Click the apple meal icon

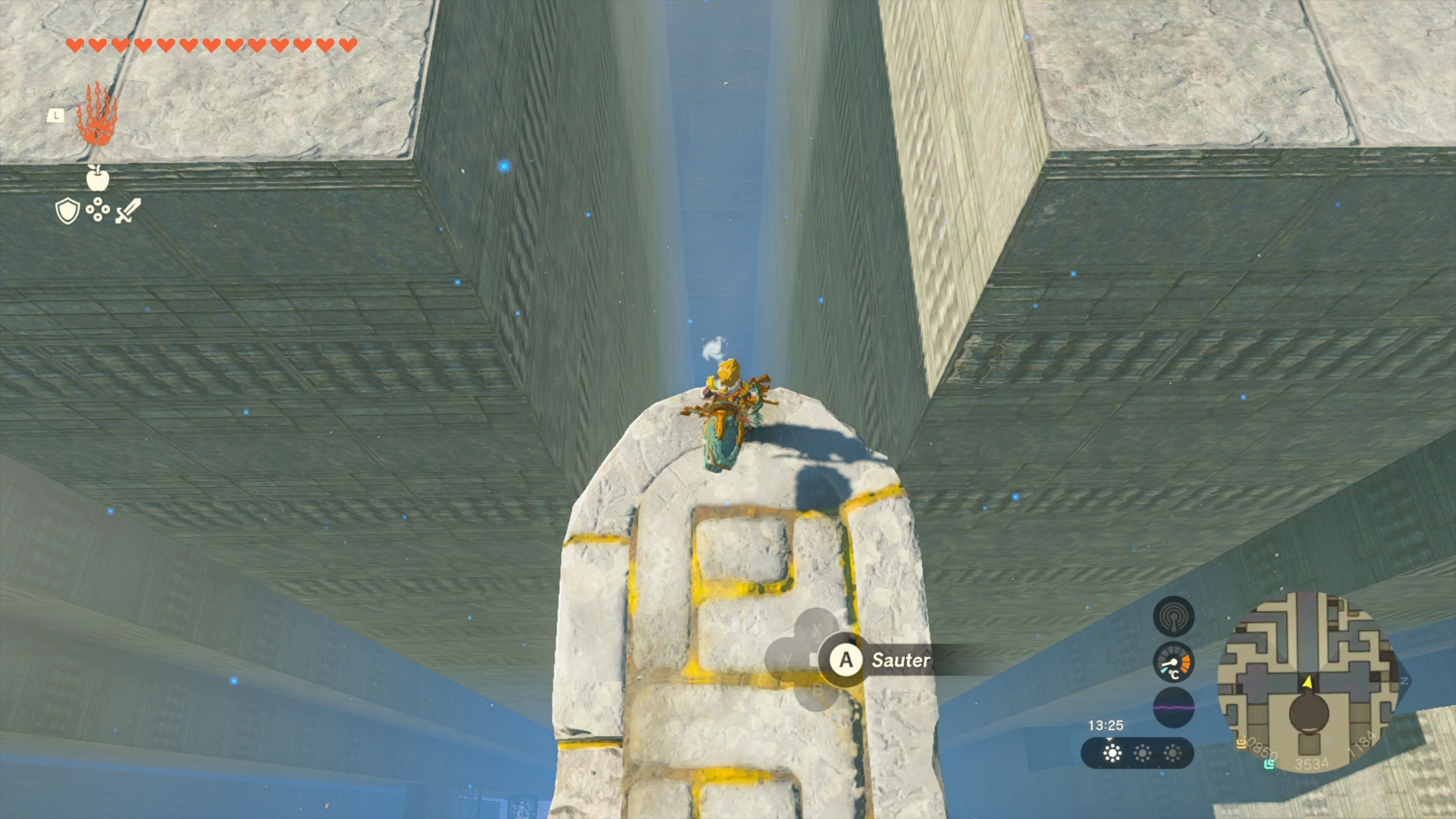[98, 181]
